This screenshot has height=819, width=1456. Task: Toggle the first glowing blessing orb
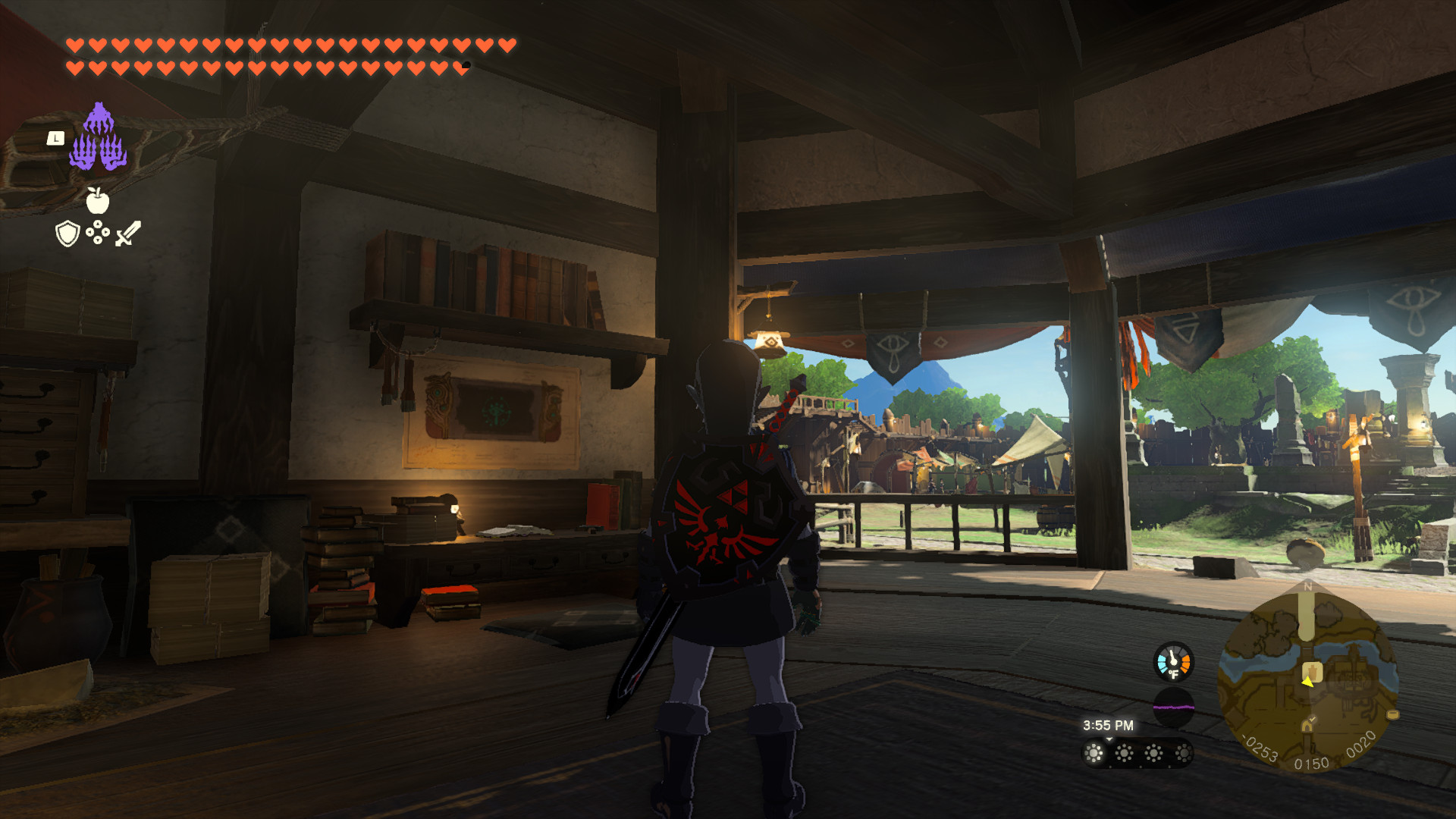[x=1094, y=755]
